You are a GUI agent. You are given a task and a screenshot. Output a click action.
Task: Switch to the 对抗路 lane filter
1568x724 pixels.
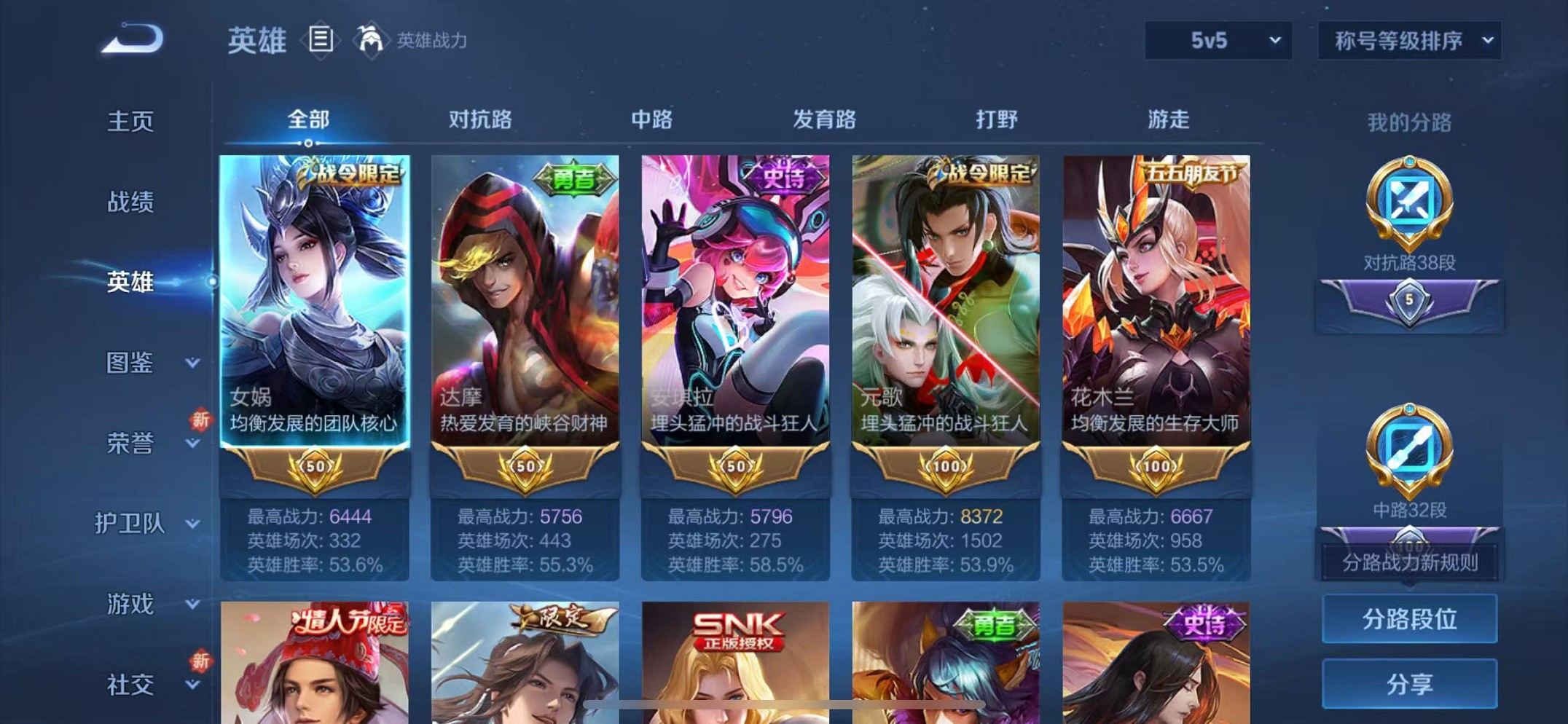pos(482,119)
